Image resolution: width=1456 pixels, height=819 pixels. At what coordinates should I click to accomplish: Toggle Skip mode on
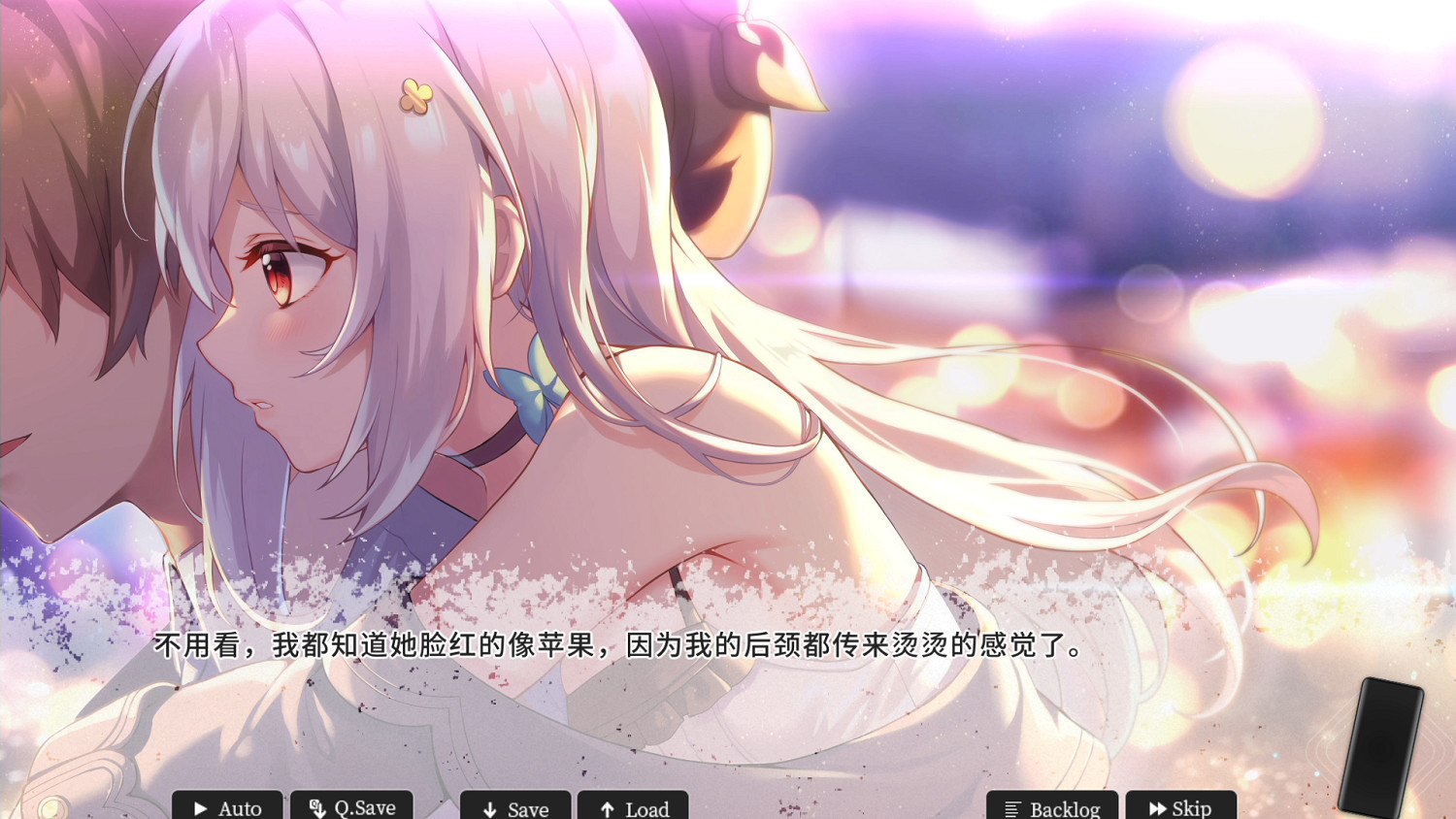(x=1182, y=807)
